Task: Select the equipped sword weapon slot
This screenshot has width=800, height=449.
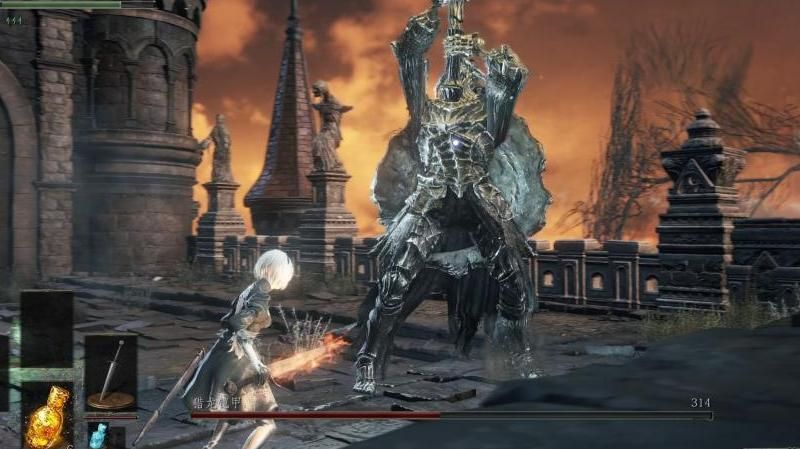Action: [110, 373]
